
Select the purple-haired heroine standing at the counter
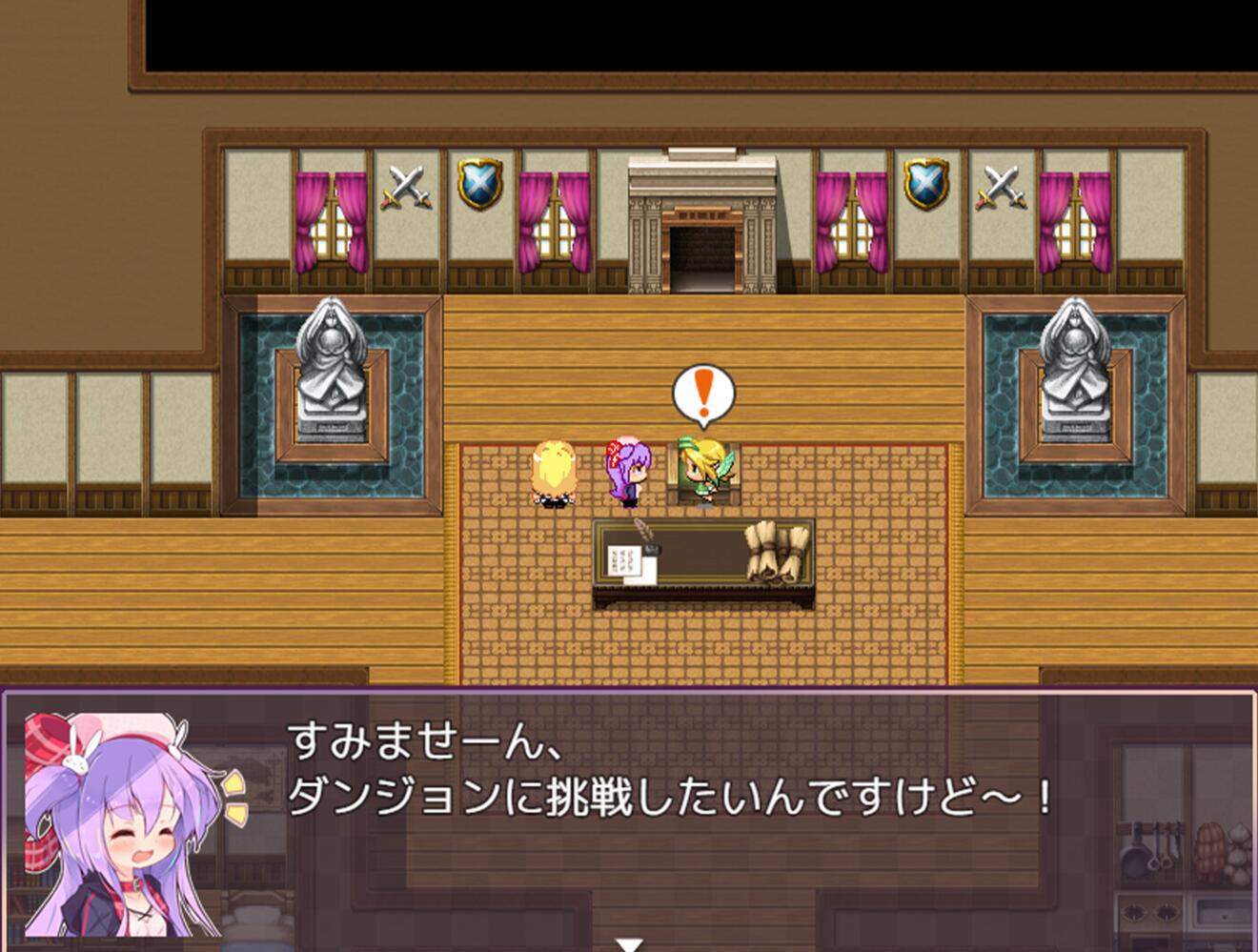click(x=630, y=472)
